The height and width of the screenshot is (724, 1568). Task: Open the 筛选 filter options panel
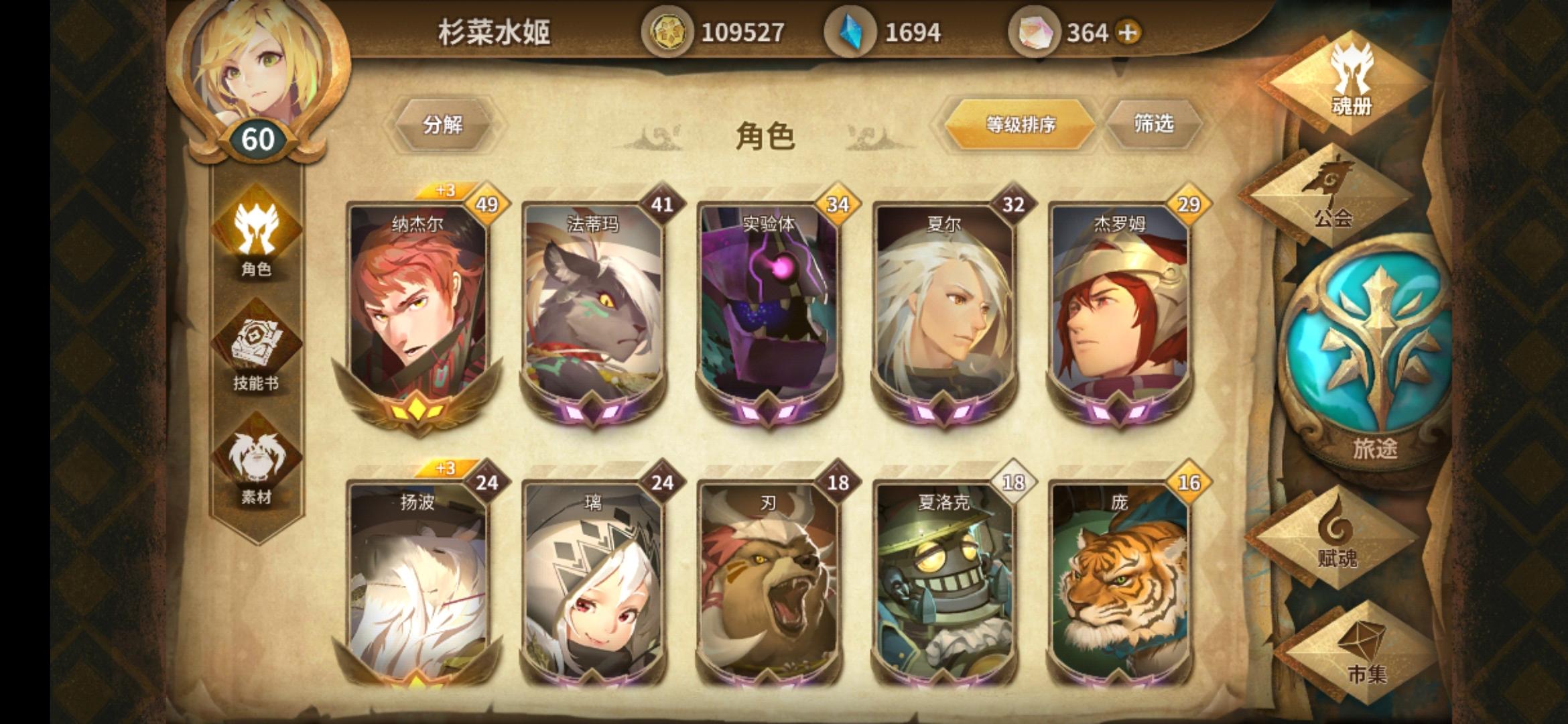click(1155, 125)
